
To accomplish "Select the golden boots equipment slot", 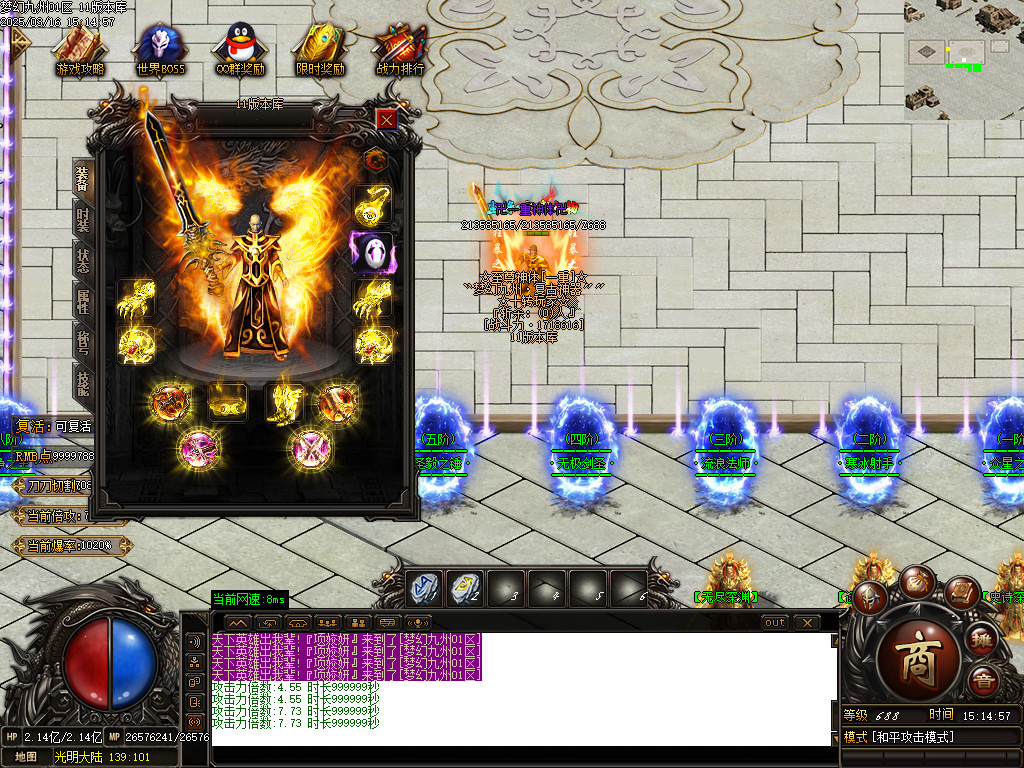I will point(284,402).
